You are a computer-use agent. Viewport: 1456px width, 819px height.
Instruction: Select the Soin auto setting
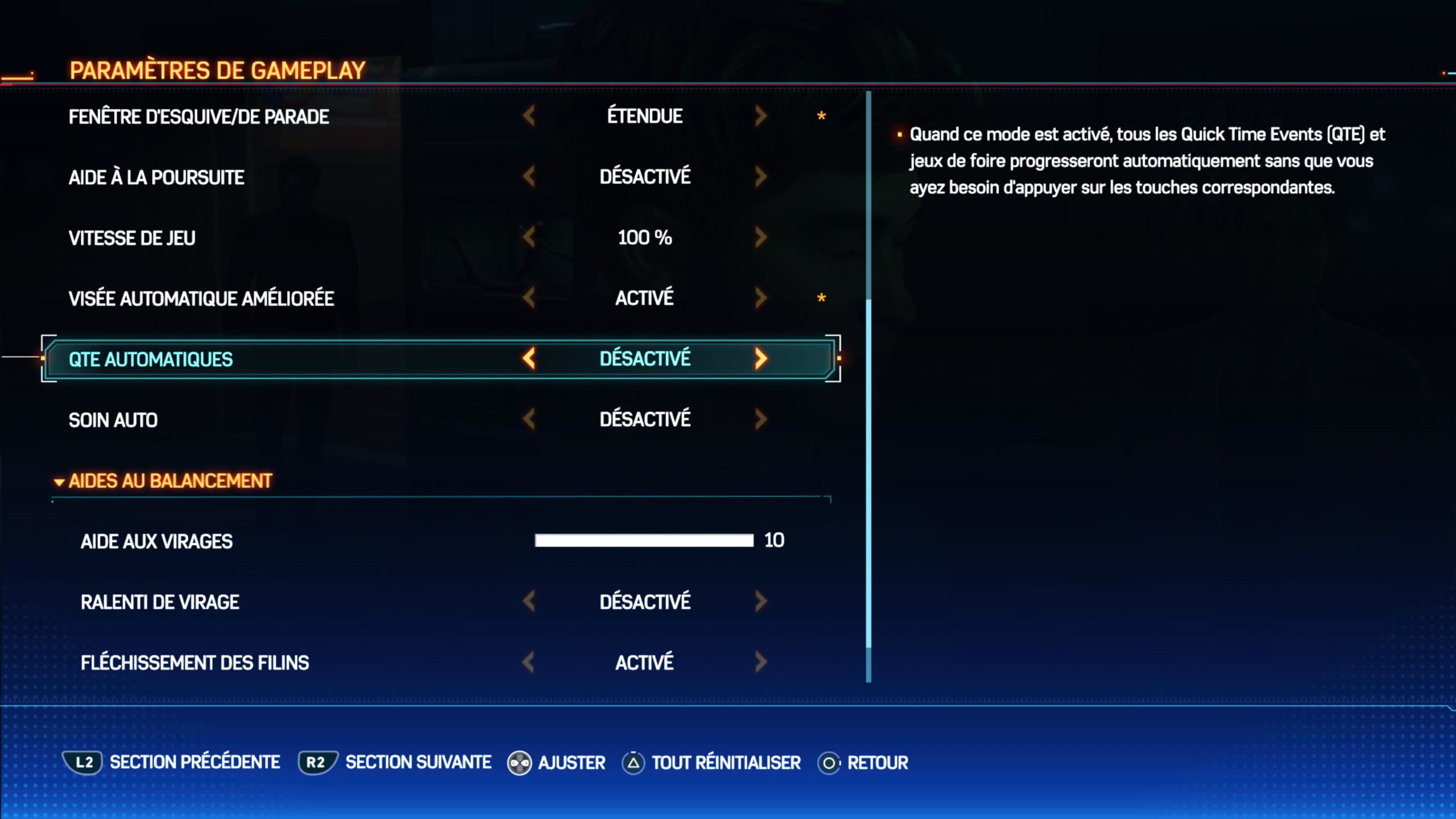113,420
